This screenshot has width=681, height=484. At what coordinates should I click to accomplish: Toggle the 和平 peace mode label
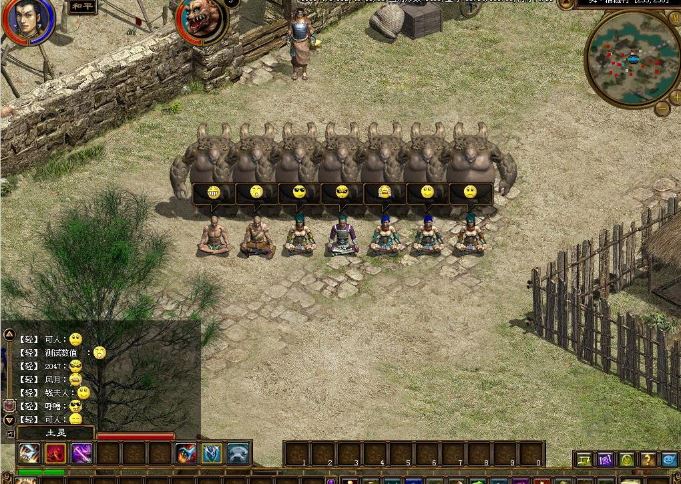click(x=83, y=7)
